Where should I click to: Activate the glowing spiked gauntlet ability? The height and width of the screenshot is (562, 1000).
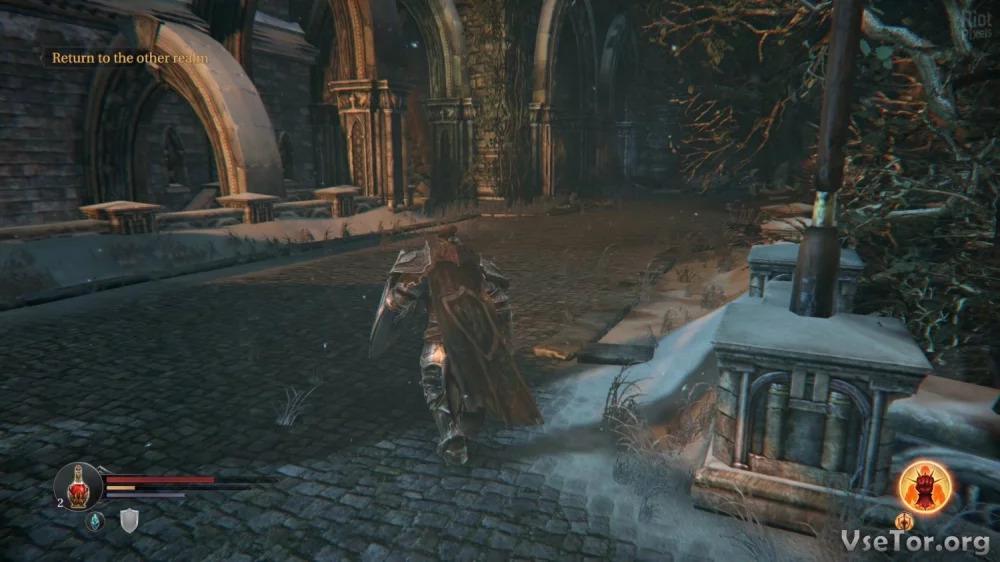(x=923, y=487)
